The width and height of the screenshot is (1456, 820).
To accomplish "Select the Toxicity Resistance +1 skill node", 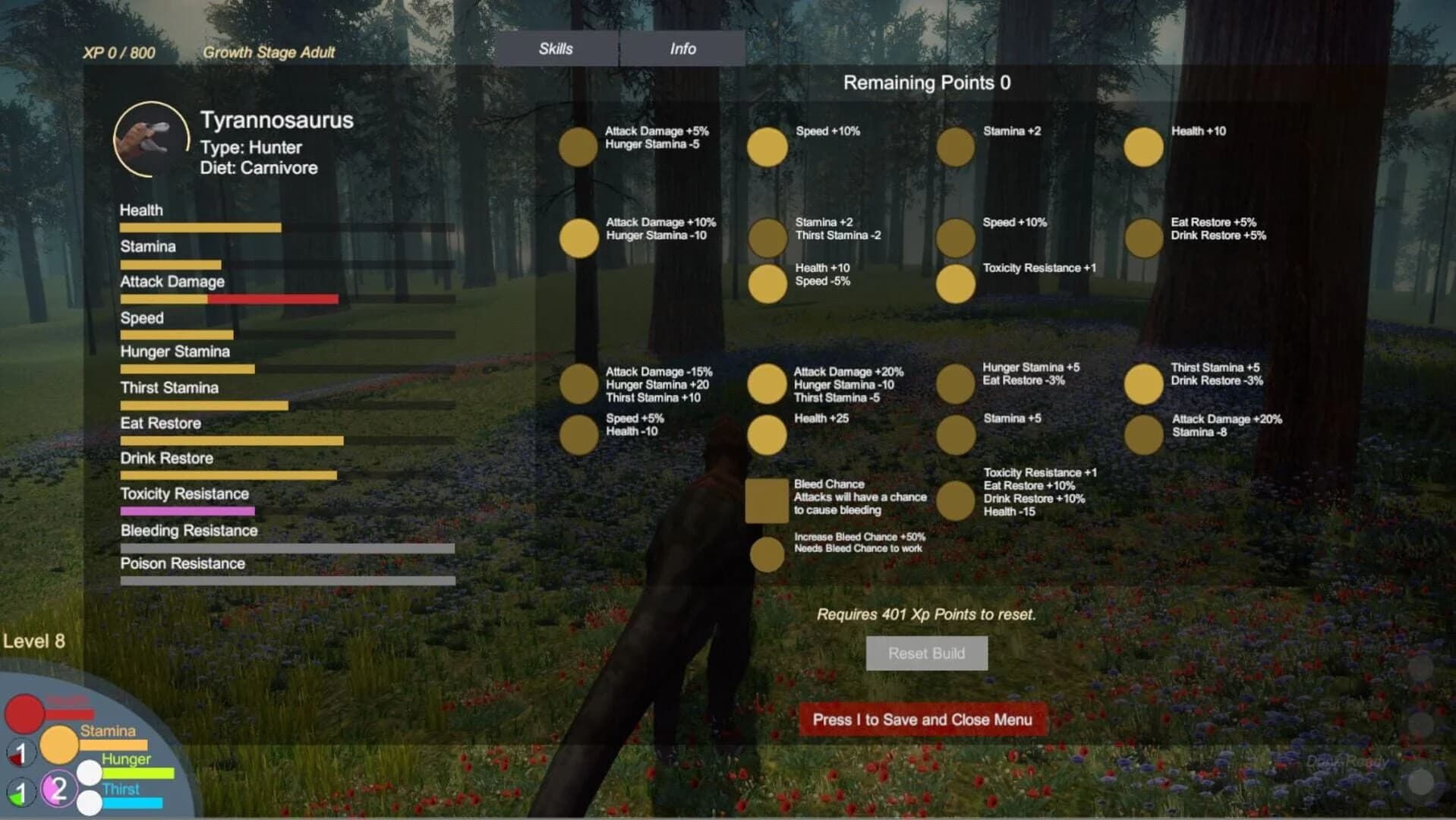I will tap(956, 282).
